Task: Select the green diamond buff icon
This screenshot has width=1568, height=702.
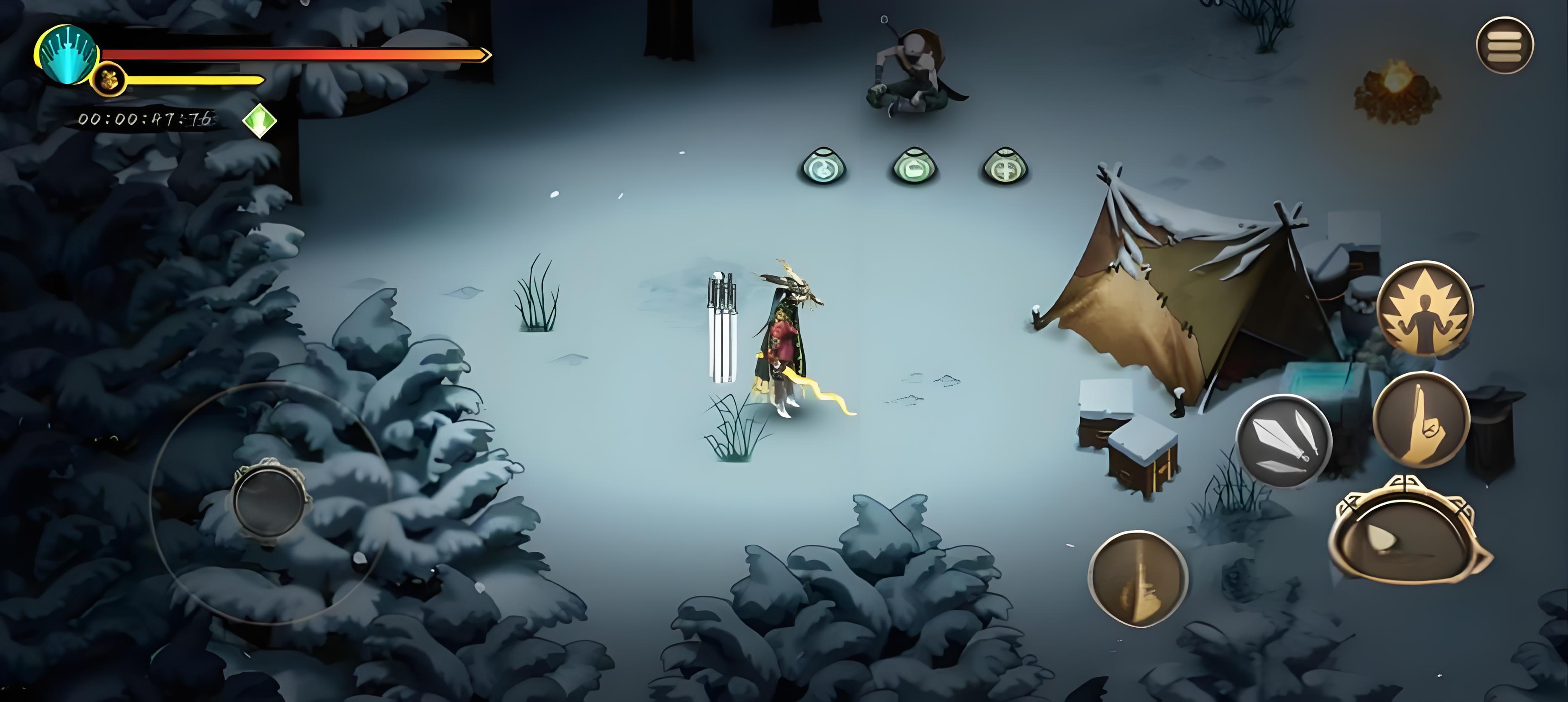Action: pyautogui.click(x=260, y=120)
